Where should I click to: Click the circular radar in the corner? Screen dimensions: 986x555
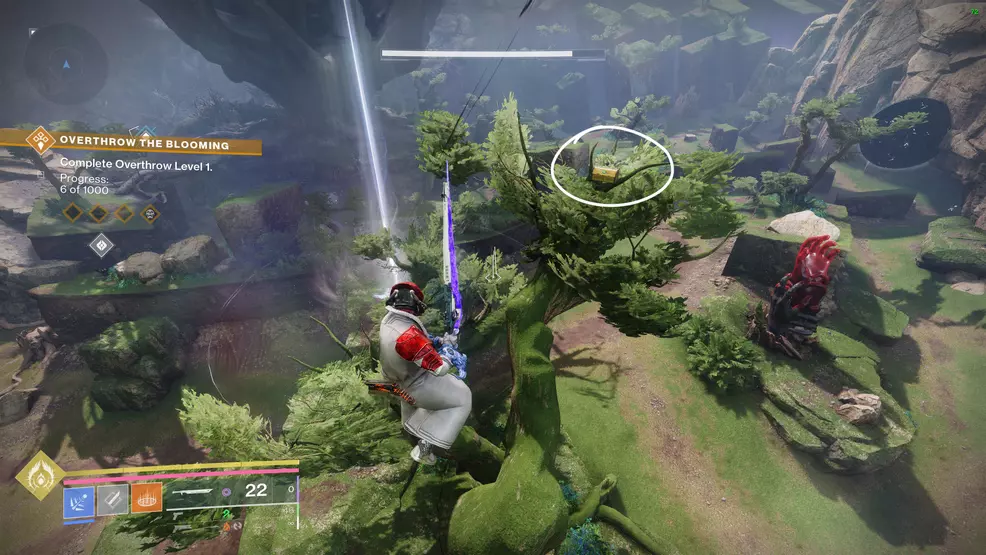(66, 65)
